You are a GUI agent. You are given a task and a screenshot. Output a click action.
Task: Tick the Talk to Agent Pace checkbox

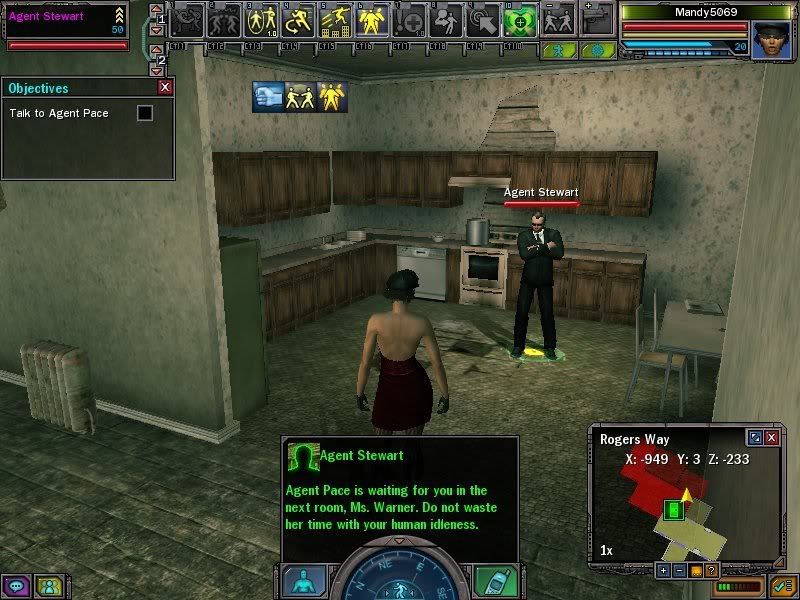[x=145, y=114]
